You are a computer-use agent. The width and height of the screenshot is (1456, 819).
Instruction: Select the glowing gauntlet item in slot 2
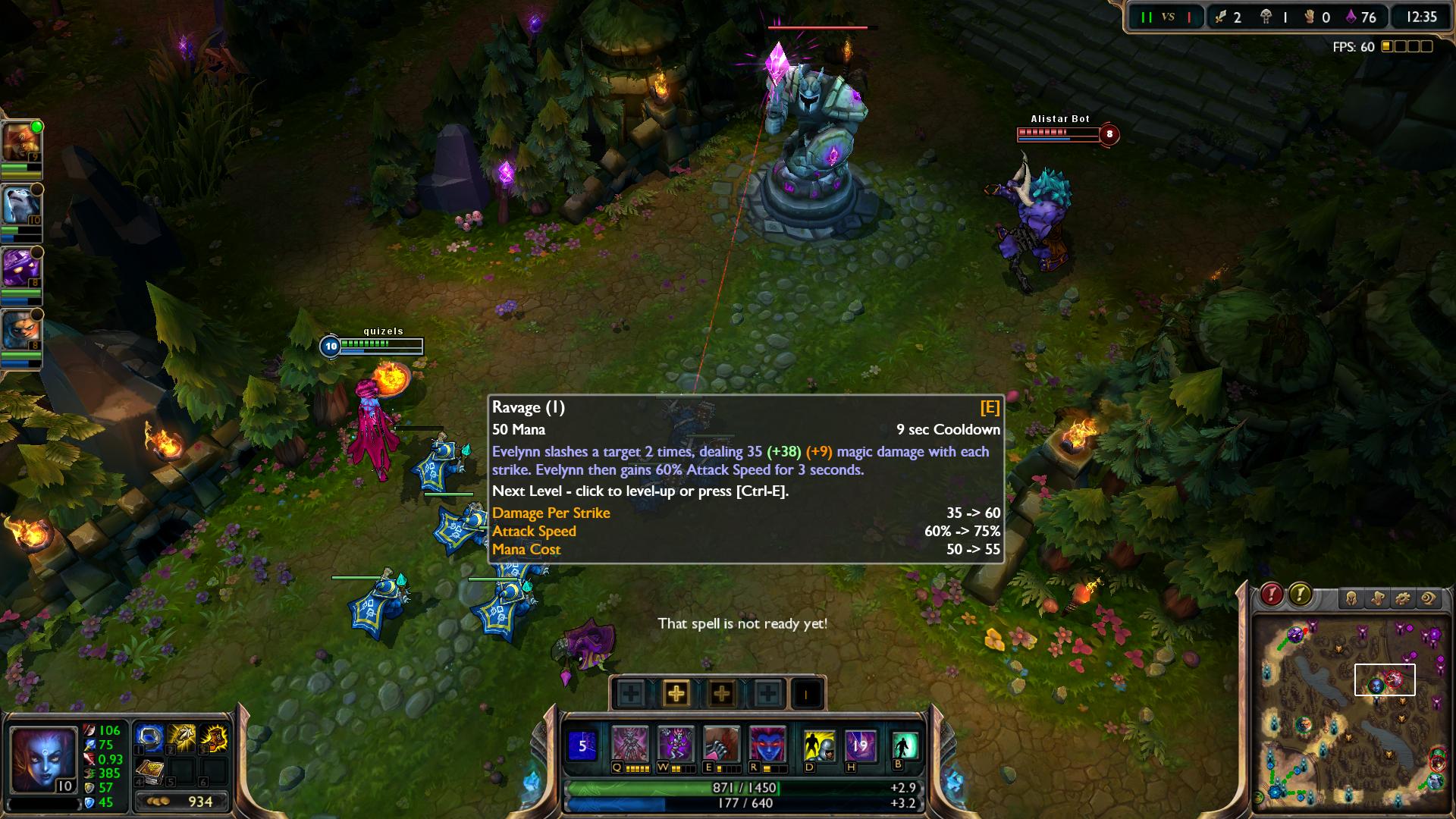[x=182, y=738]
